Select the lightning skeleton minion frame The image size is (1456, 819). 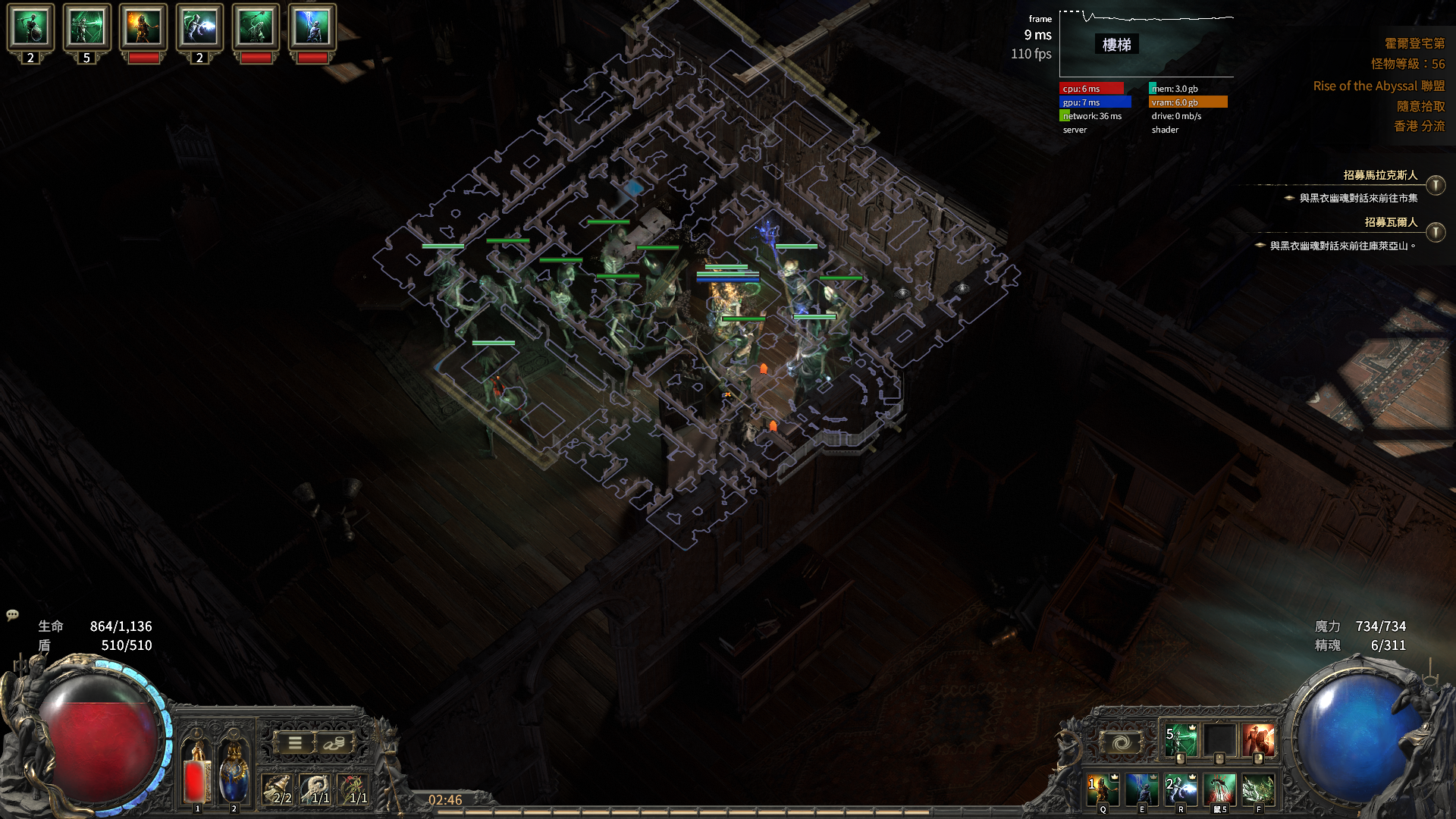tap(312, 27)
